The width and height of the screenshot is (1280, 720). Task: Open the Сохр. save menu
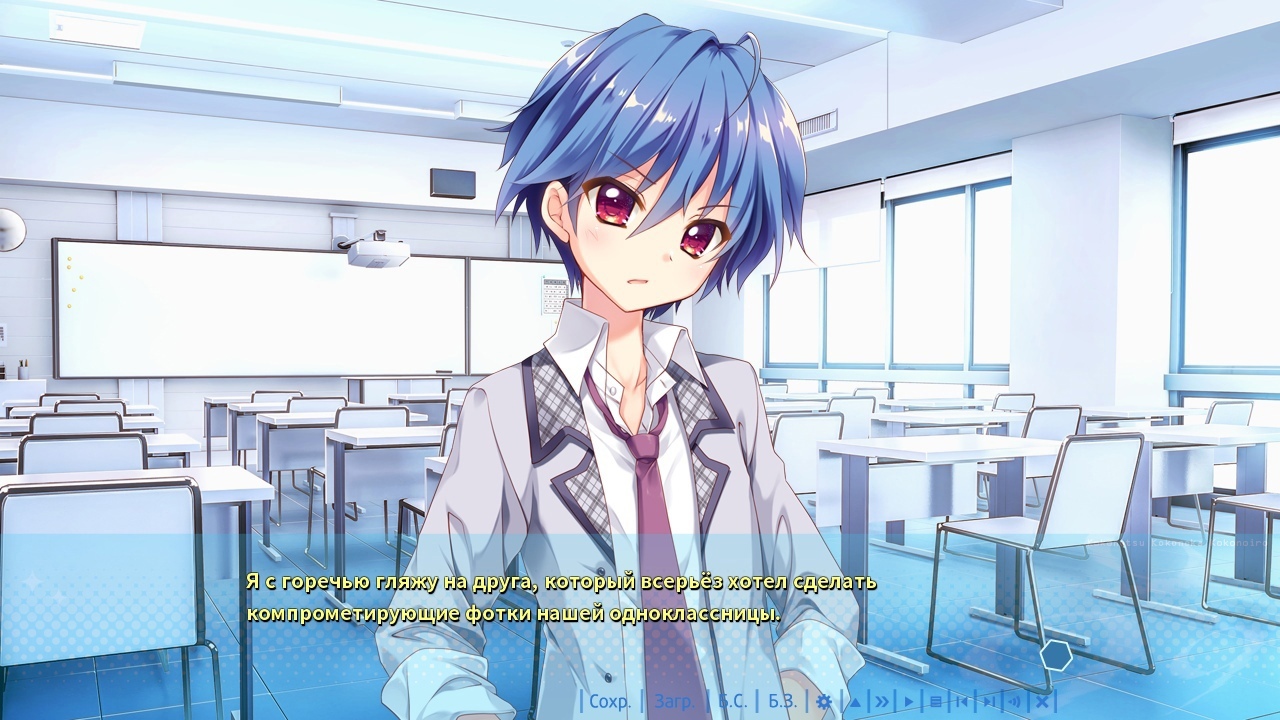[x=610, y=701]
